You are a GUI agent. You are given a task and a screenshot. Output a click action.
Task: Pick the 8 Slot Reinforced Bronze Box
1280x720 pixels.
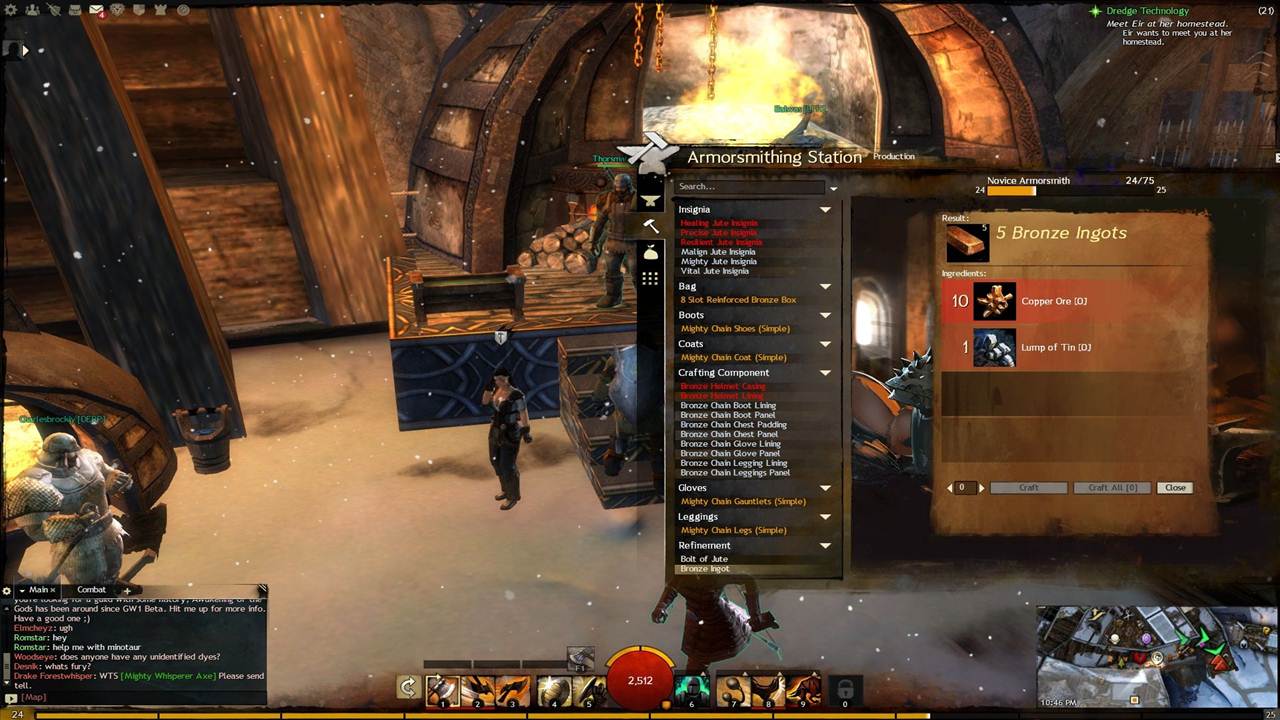(x=738, y=300)
